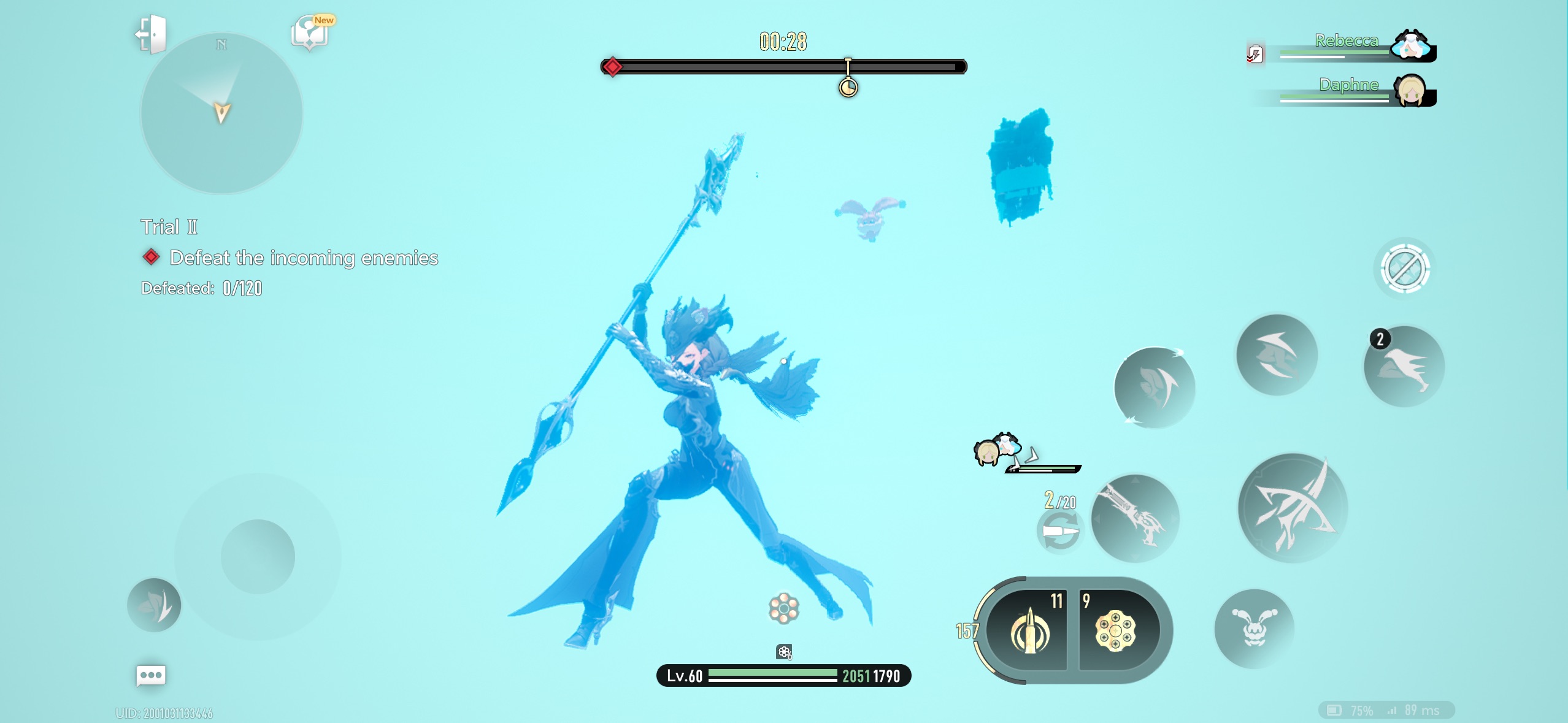Image resolution: width=1568 pixels, height=723 pixels.
Task: Activate the skill with the 2 badge
Action: [x=1404, y=367]
